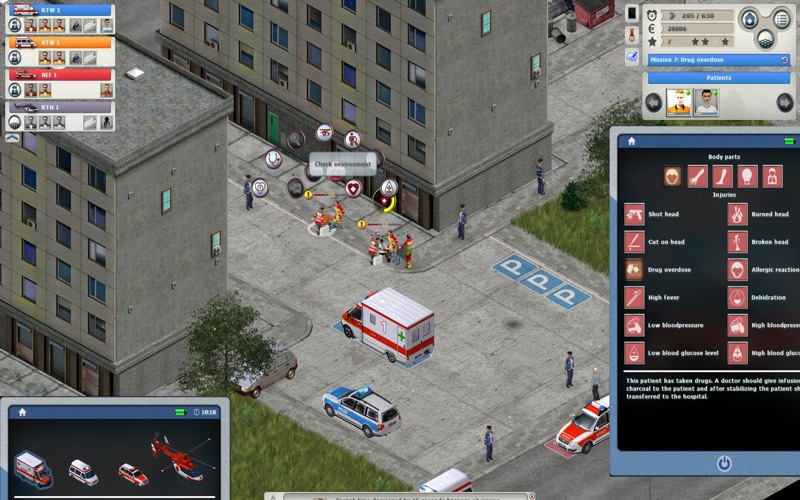Select the white-shirt patient portrait
Viewport: 800px width, 500px height.
706,101
